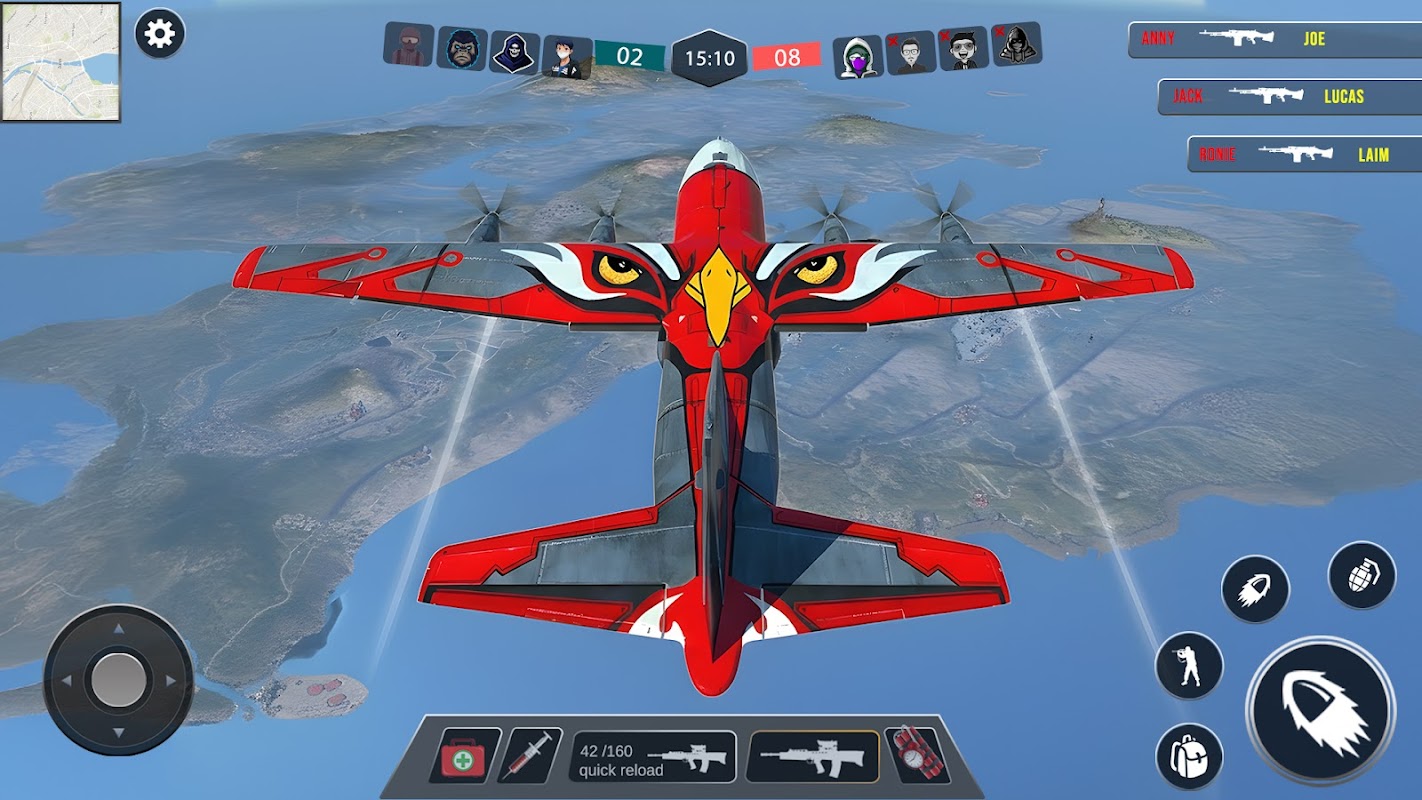Screen dimensions: 1422x800
Task: Throw a grenade
Action: coord(1362,576)
